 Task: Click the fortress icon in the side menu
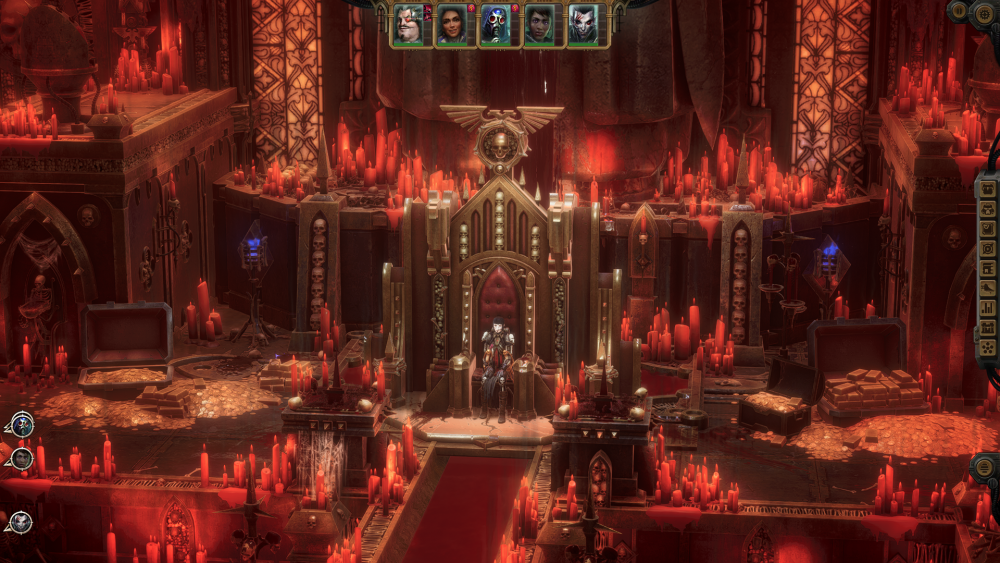coord(988,328)
